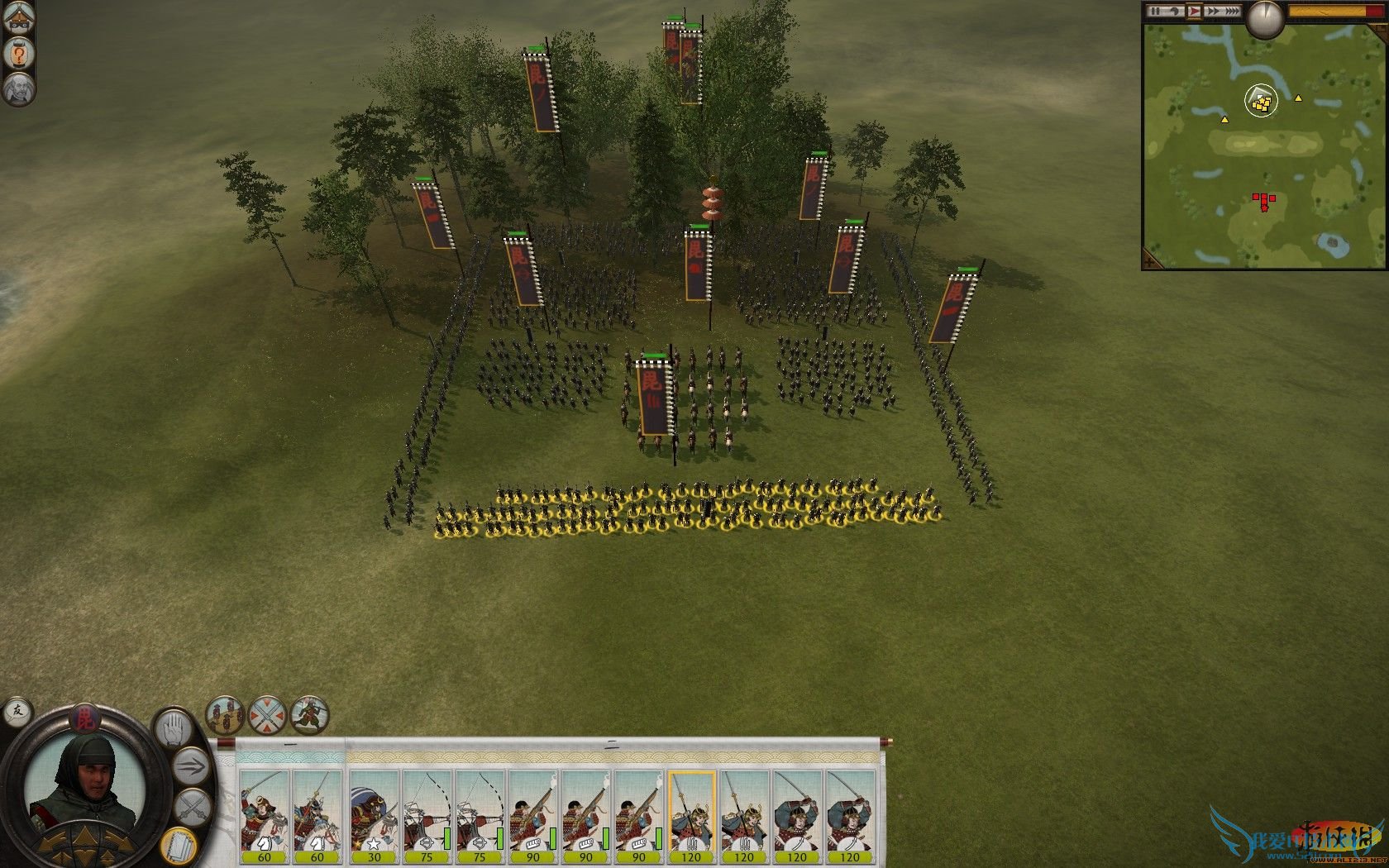Viewport: 1389px width, 868px height.
Task: Click the highlighted paper cards button
Action: (177, 844)
